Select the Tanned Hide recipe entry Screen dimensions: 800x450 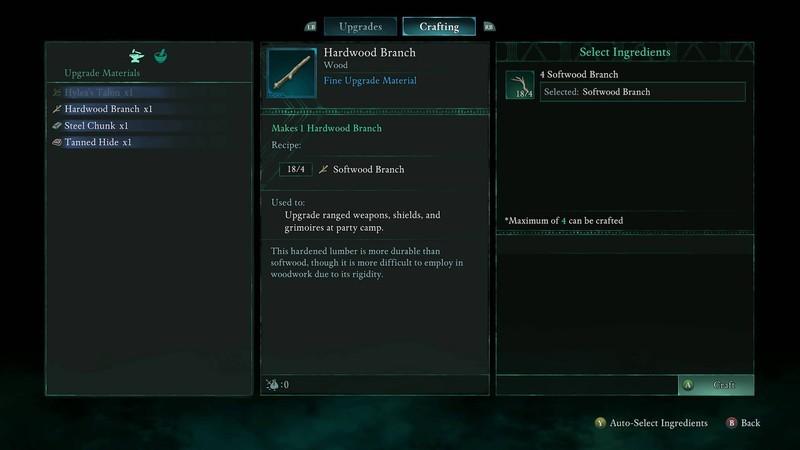pos(98,142)
